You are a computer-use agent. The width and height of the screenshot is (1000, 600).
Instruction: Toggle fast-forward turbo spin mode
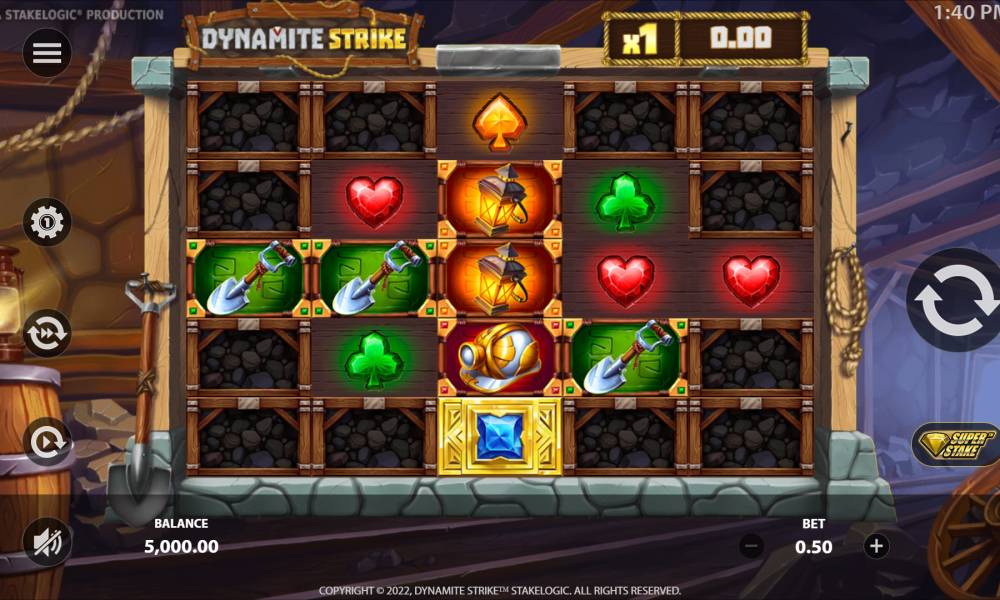pyautogui.click(x=47, y=333)
